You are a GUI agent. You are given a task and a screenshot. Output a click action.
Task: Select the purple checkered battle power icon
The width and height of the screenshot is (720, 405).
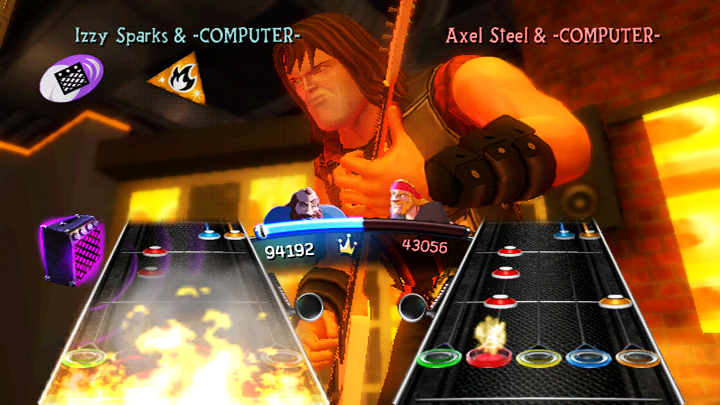[72, 76]
